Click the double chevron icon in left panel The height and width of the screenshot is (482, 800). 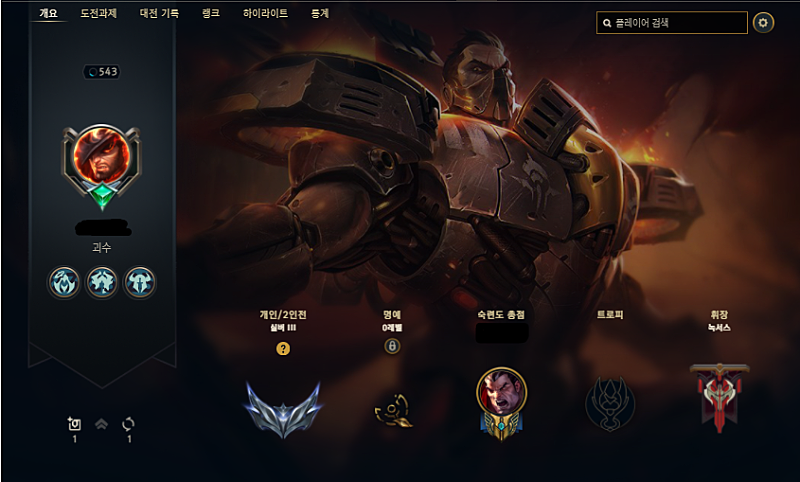101,424
